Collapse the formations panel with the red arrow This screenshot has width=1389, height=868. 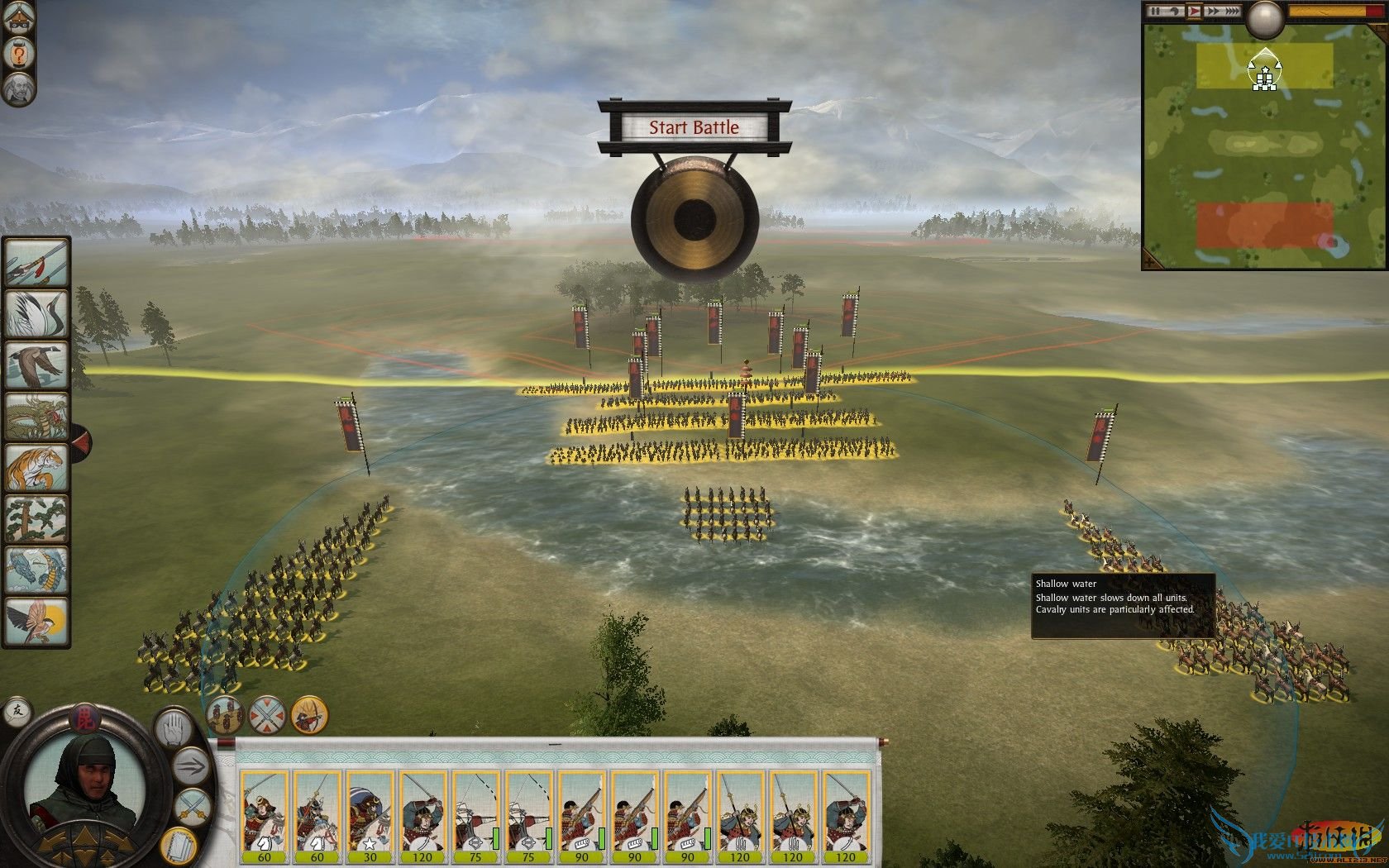(81, 442)
